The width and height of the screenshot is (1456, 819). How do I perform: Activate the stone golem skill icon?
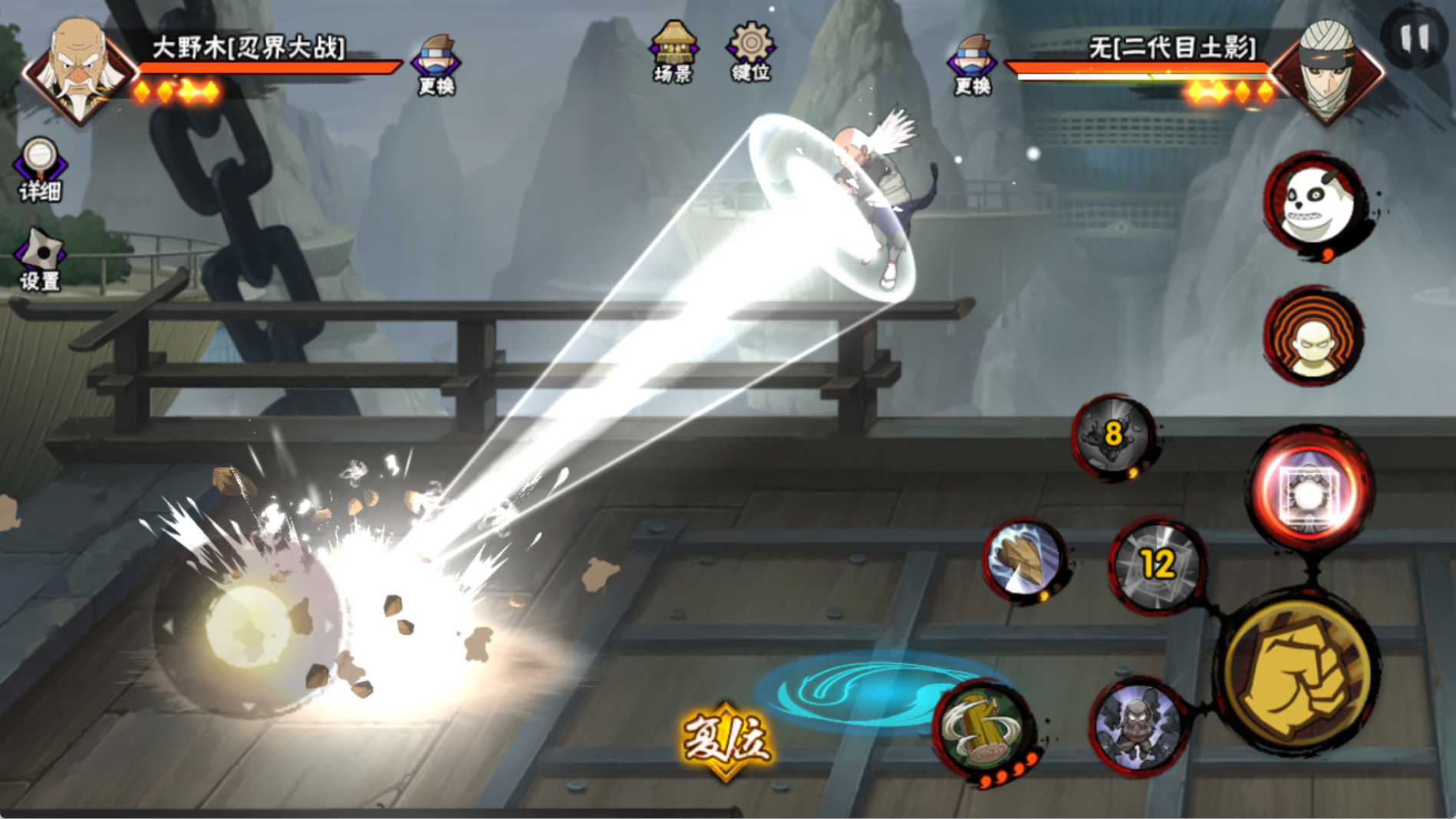[1138, 725]
